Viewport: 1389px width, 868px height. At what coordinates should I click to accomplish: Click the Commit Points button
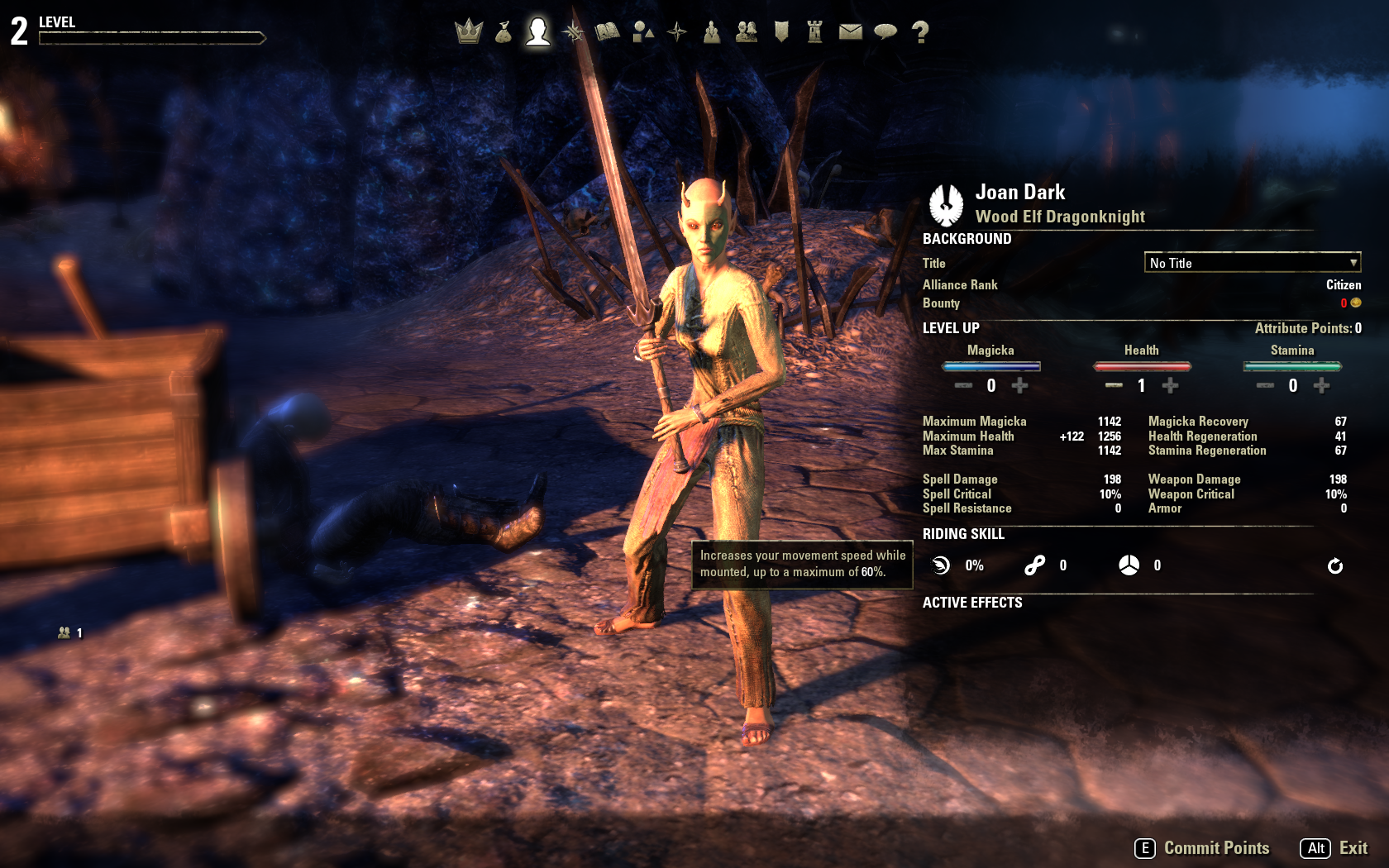pyautogui.click(x=1203, y=848)
